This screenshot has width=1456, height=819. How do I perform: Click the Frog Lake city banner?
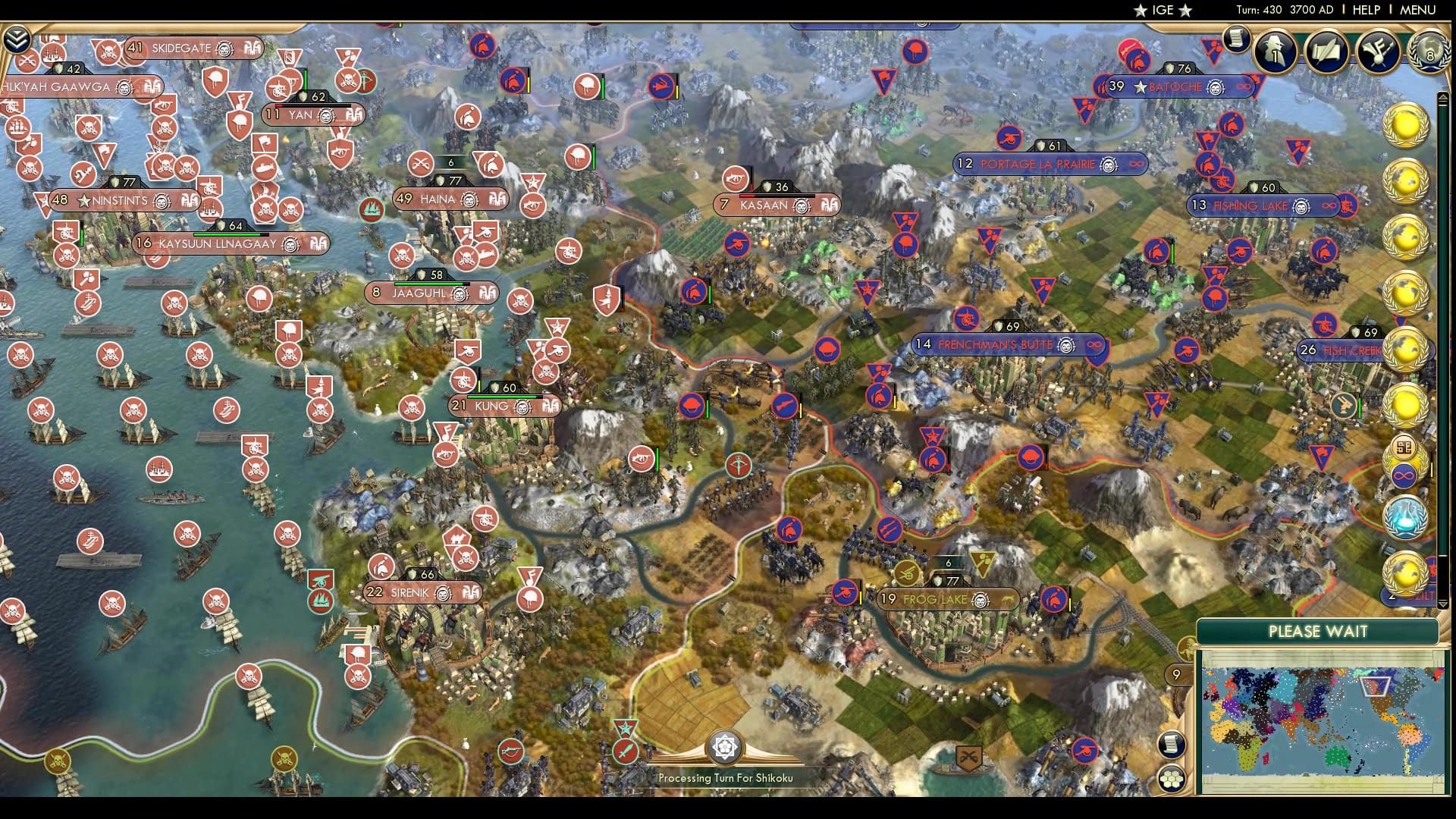pyautogui.click(x=949, y=598)
